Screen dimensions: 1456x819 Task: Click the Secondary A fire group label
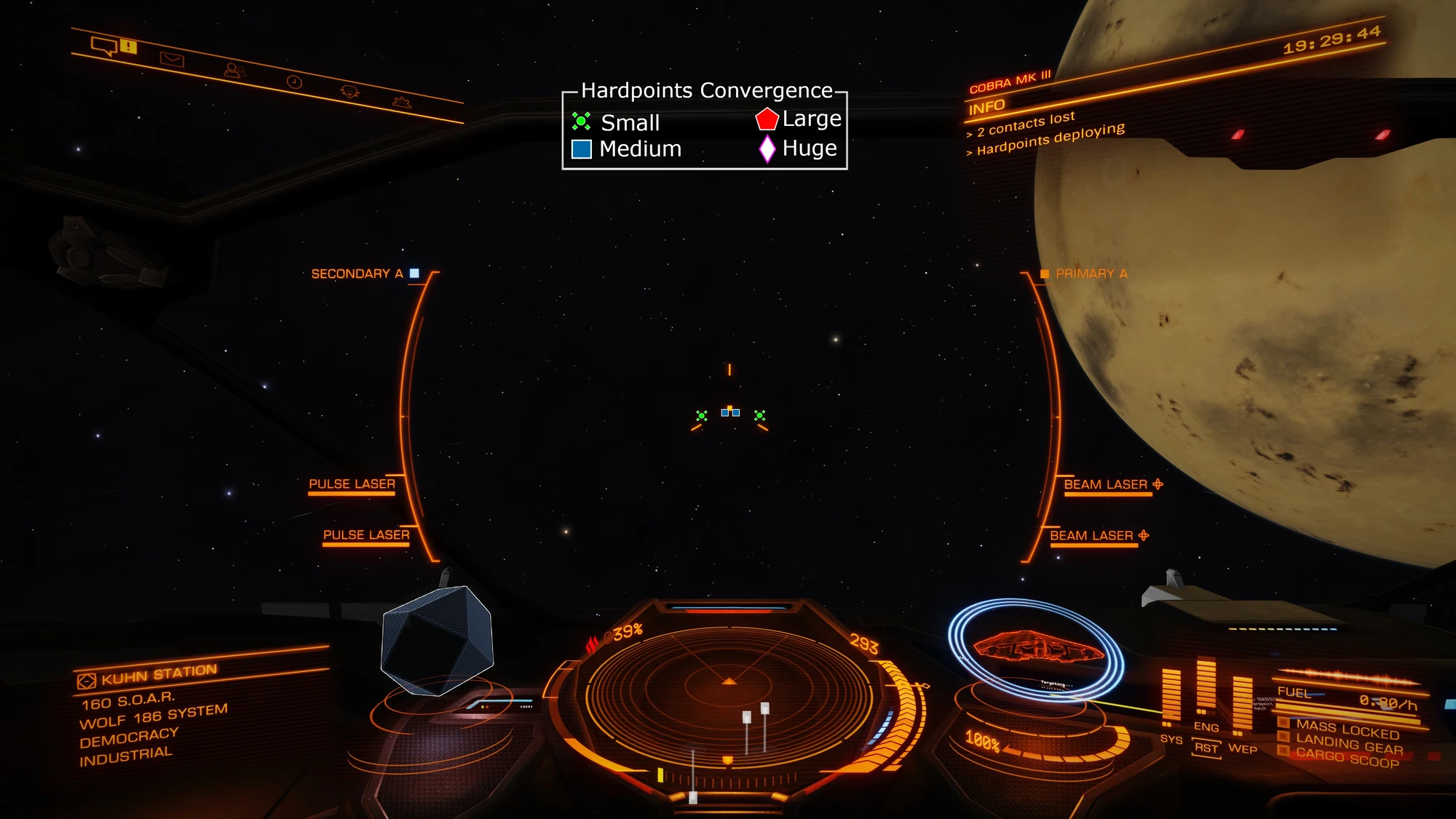coord(357,274)
